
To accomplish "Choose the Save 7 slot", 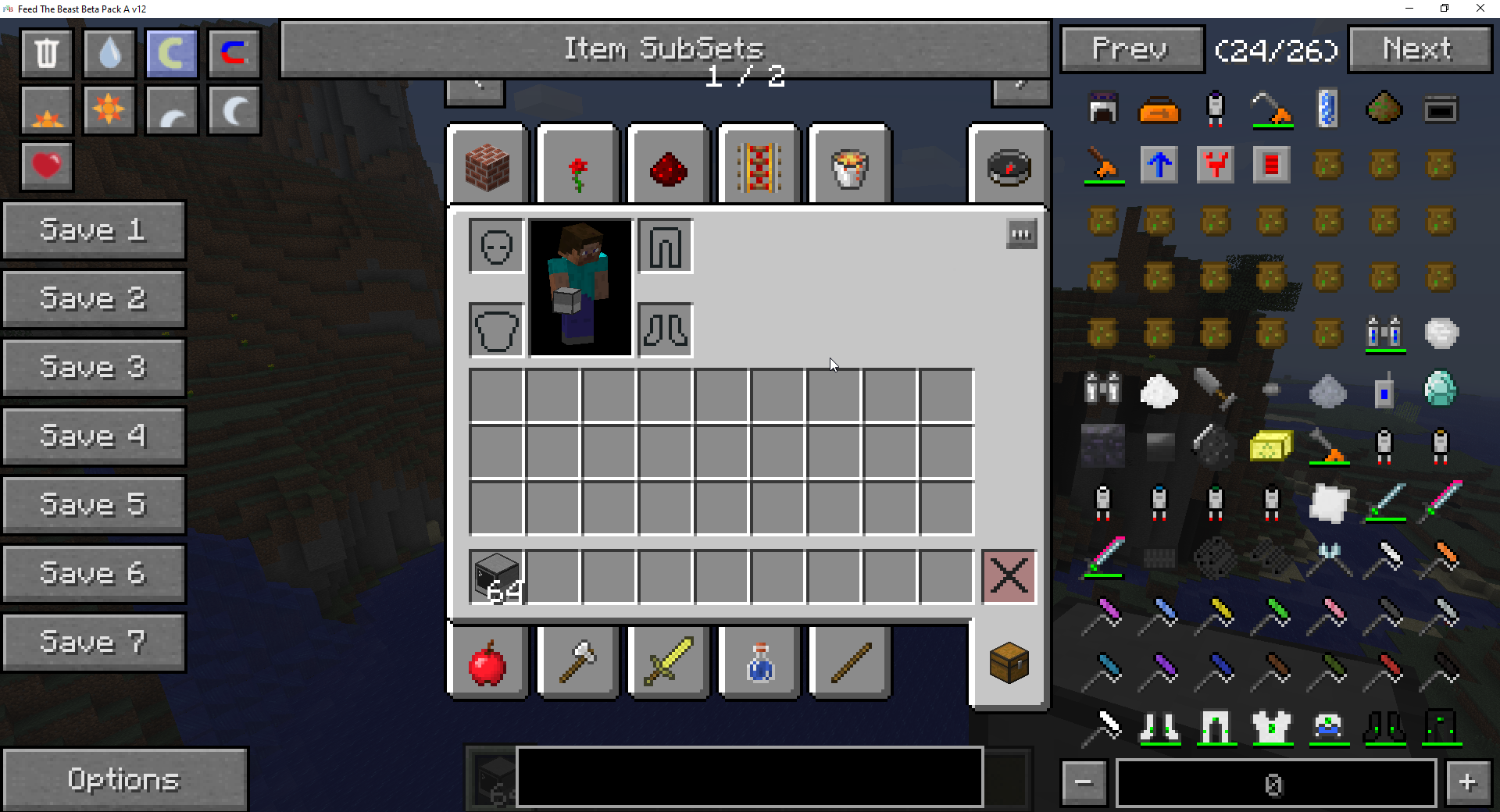I will [x=94, y=643].
